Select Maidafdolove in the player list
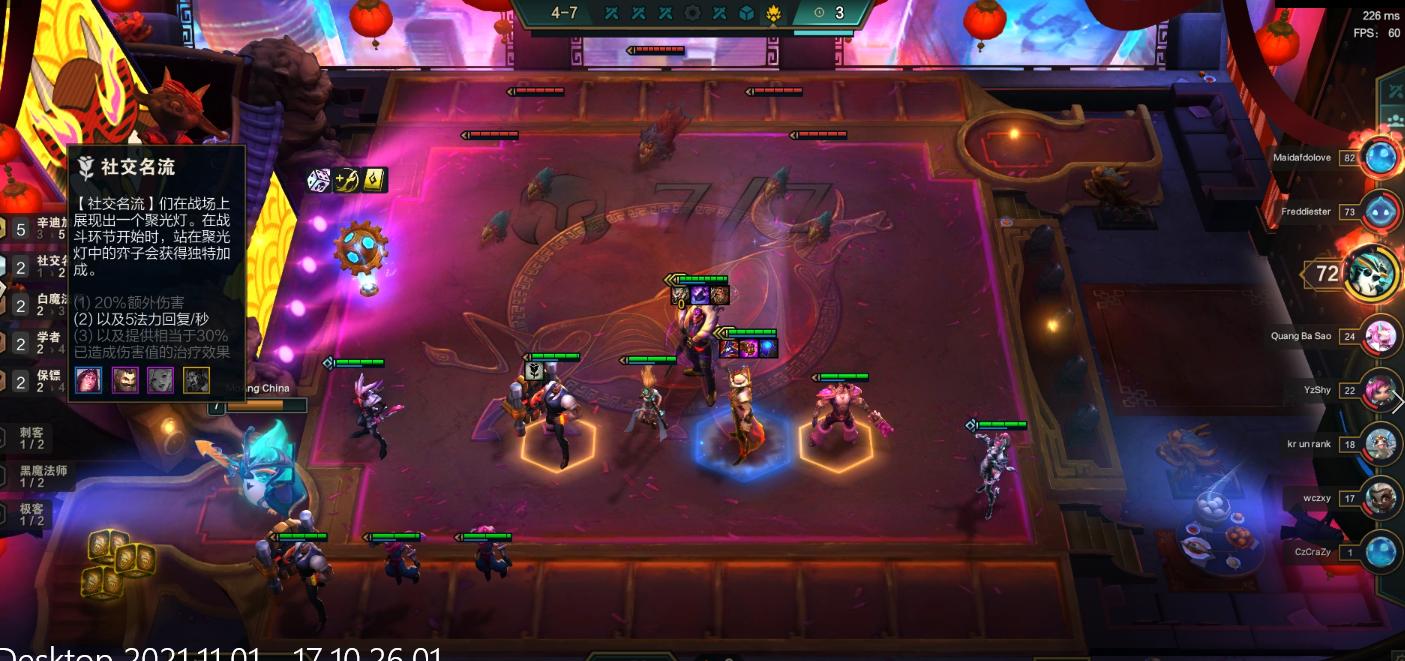This screenshot has height=661, width=1405. tap(1381, 157)
